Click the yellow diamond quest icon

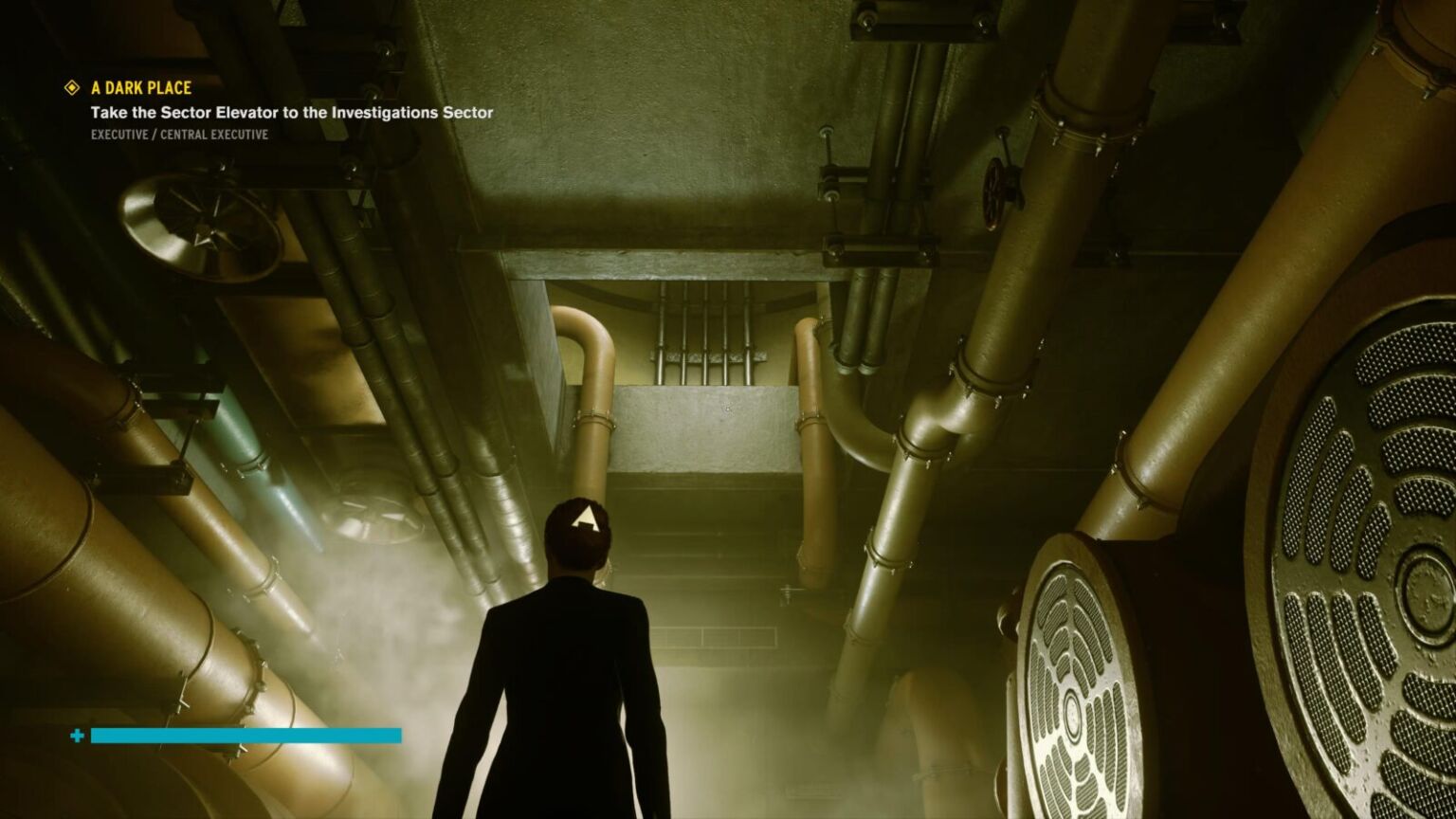70,87
